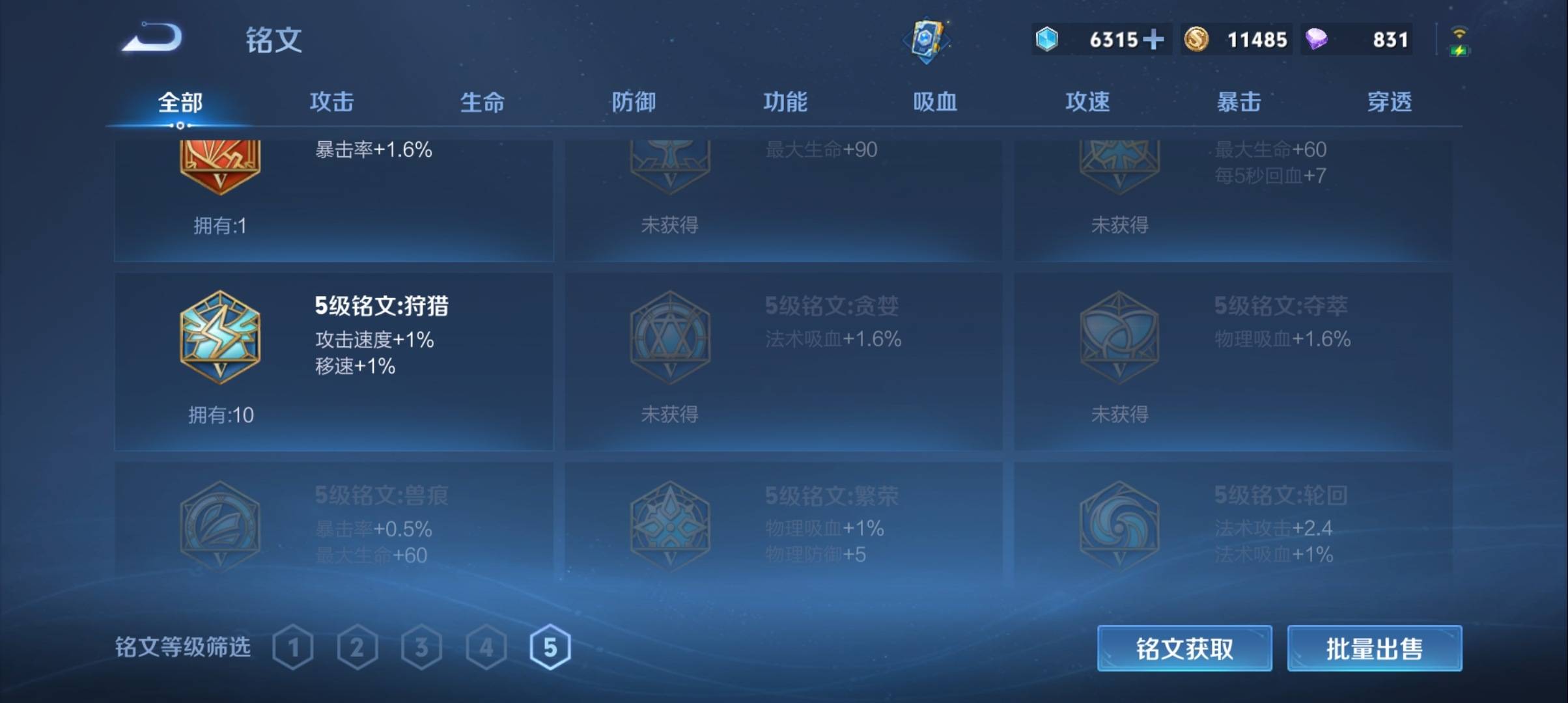Image resolution: width=1568 pixels, height=703 pixels.
Task: Switch to the 吸血 tab
Action: point(936,102)
